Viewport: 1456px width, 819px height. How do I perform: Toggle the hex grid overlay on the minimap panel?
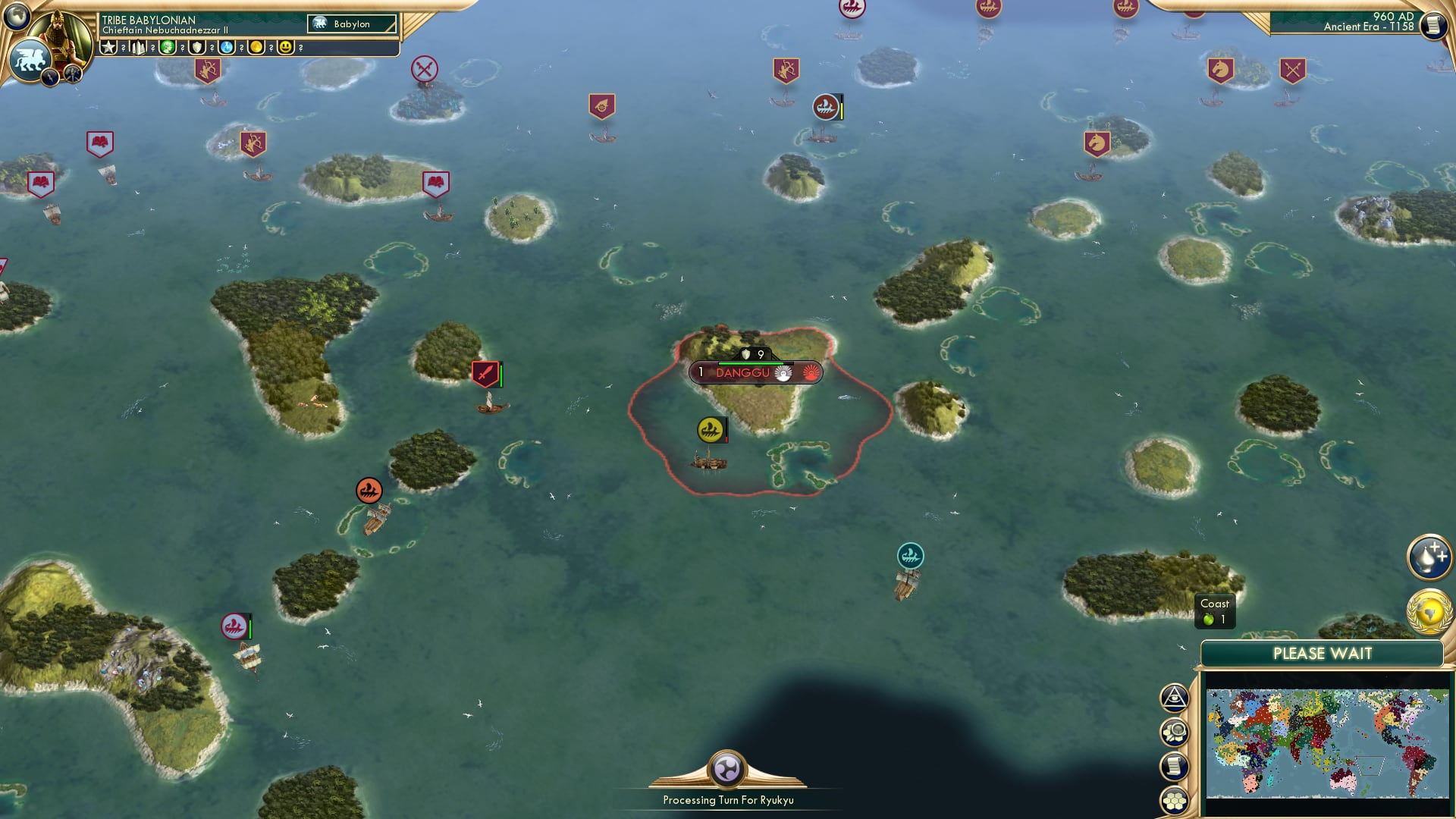tap(1174, 799)
